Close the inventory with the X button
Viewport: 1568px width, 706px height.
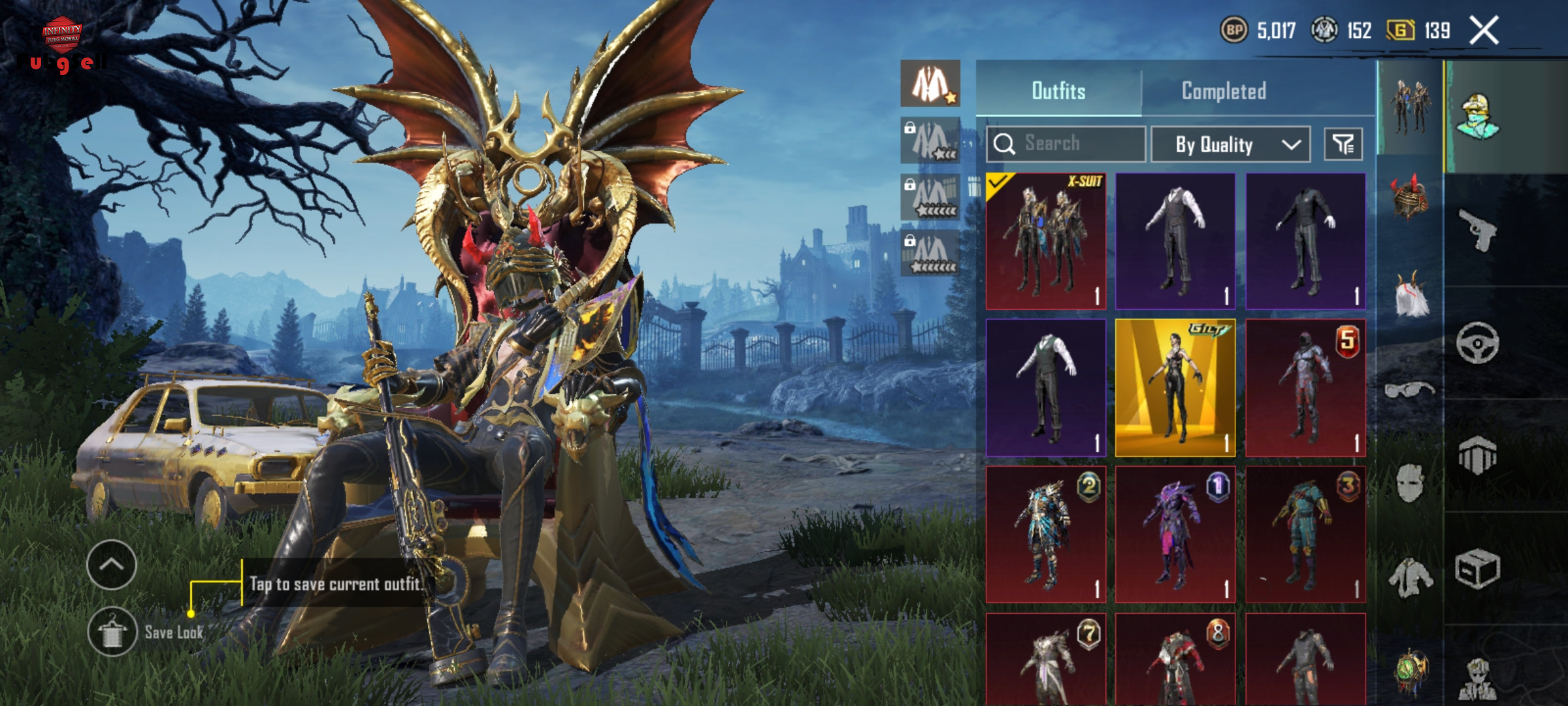(1484, 31)
